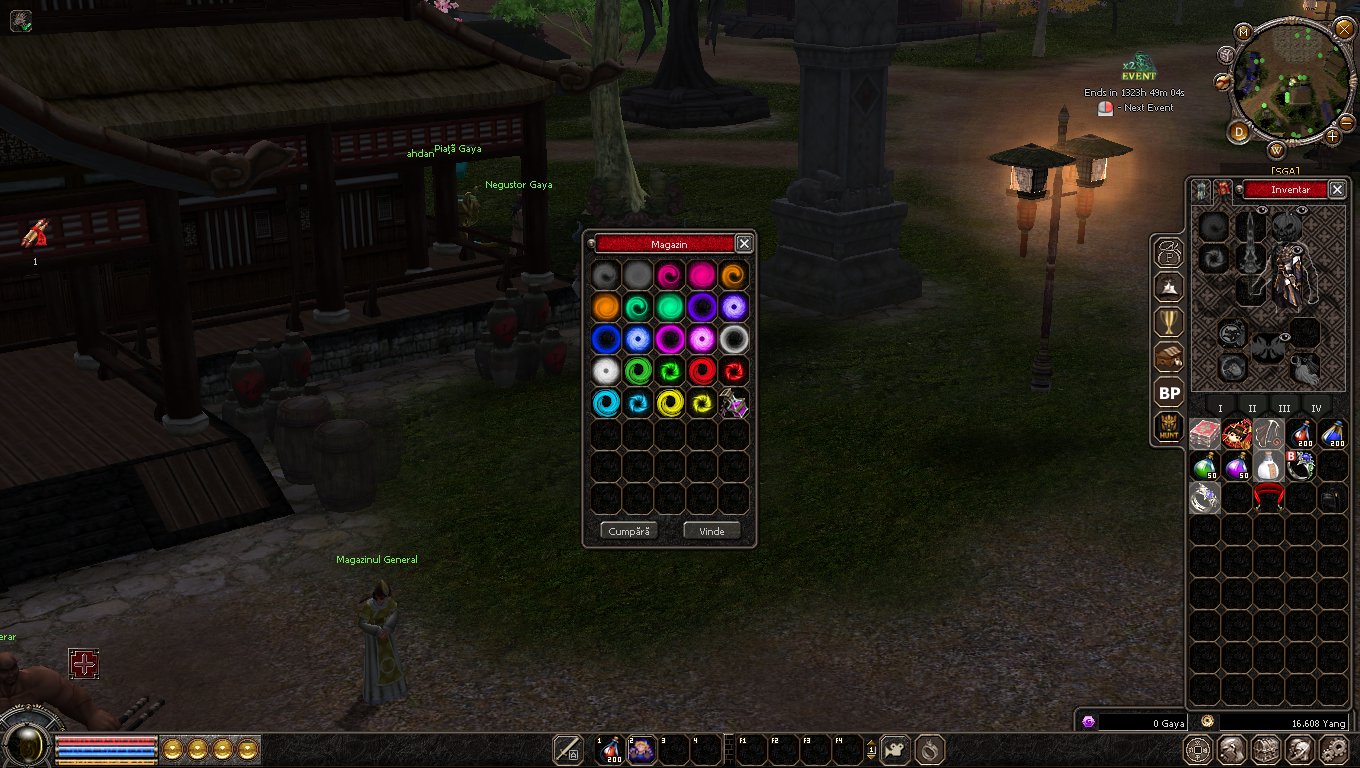Select the green potion in inventory
The width and height of the screenshot is (1360, 768).
click(1205, 466)
